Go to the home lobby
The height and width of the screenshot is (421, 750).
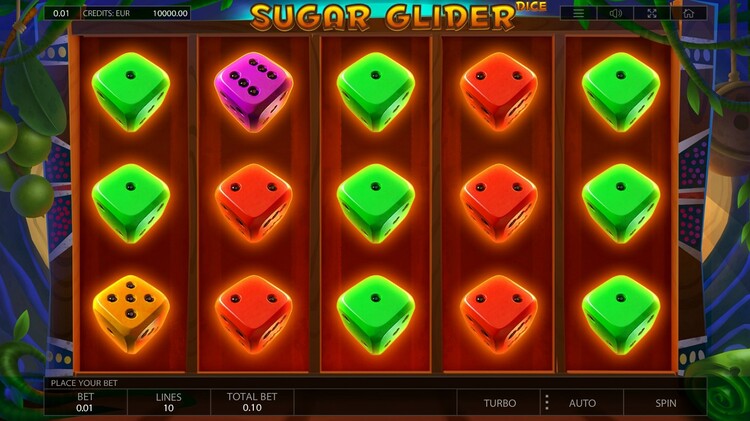(689, 13)
